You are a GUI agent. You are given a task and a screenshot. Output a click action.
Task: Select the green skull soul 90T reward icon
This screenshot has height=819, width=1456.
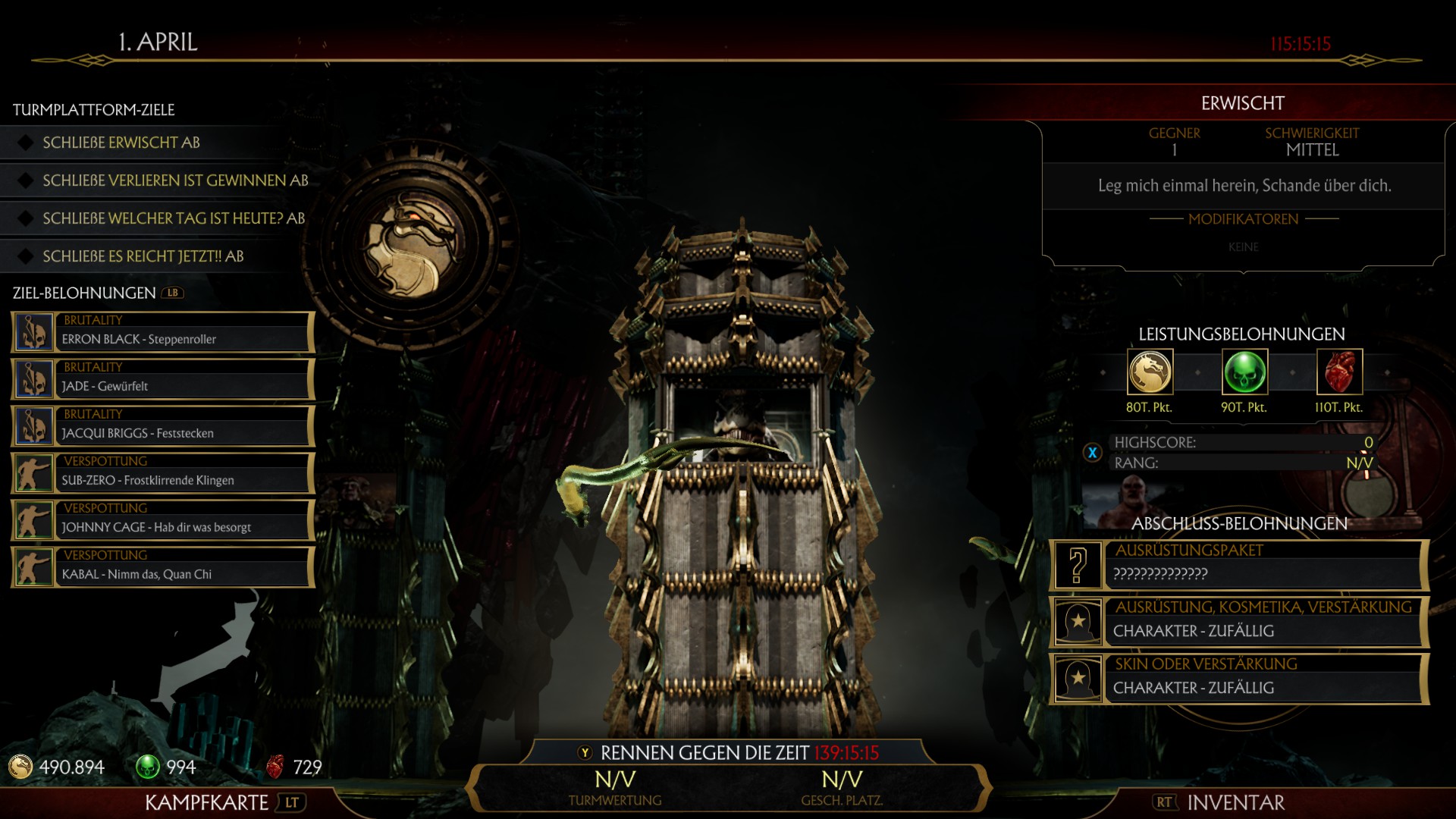coord(1244,372)
